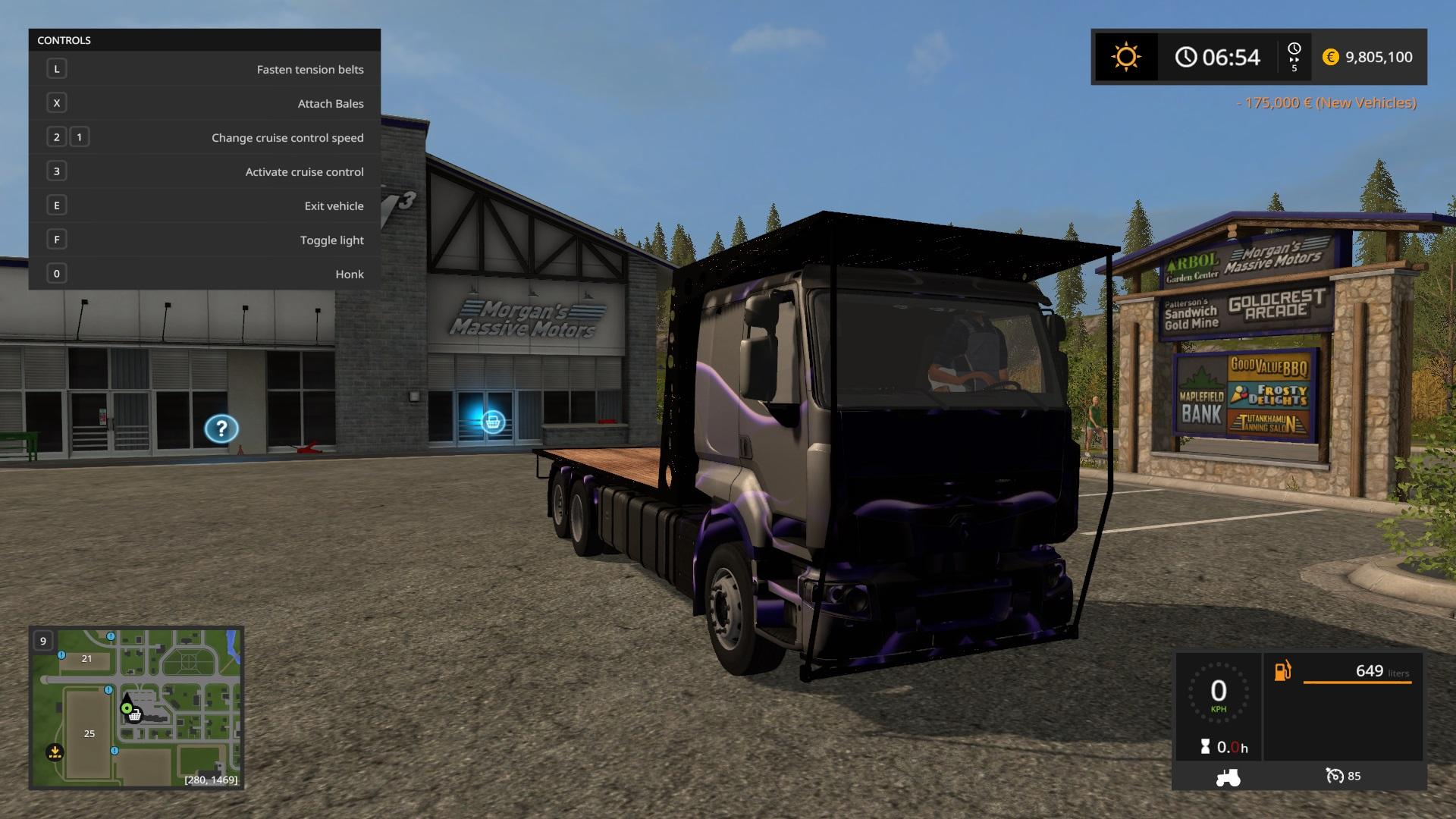This screenshot has height=819, width=1456.
Task: Select field 25 on the minimap
Action: [x=89, y=733]
